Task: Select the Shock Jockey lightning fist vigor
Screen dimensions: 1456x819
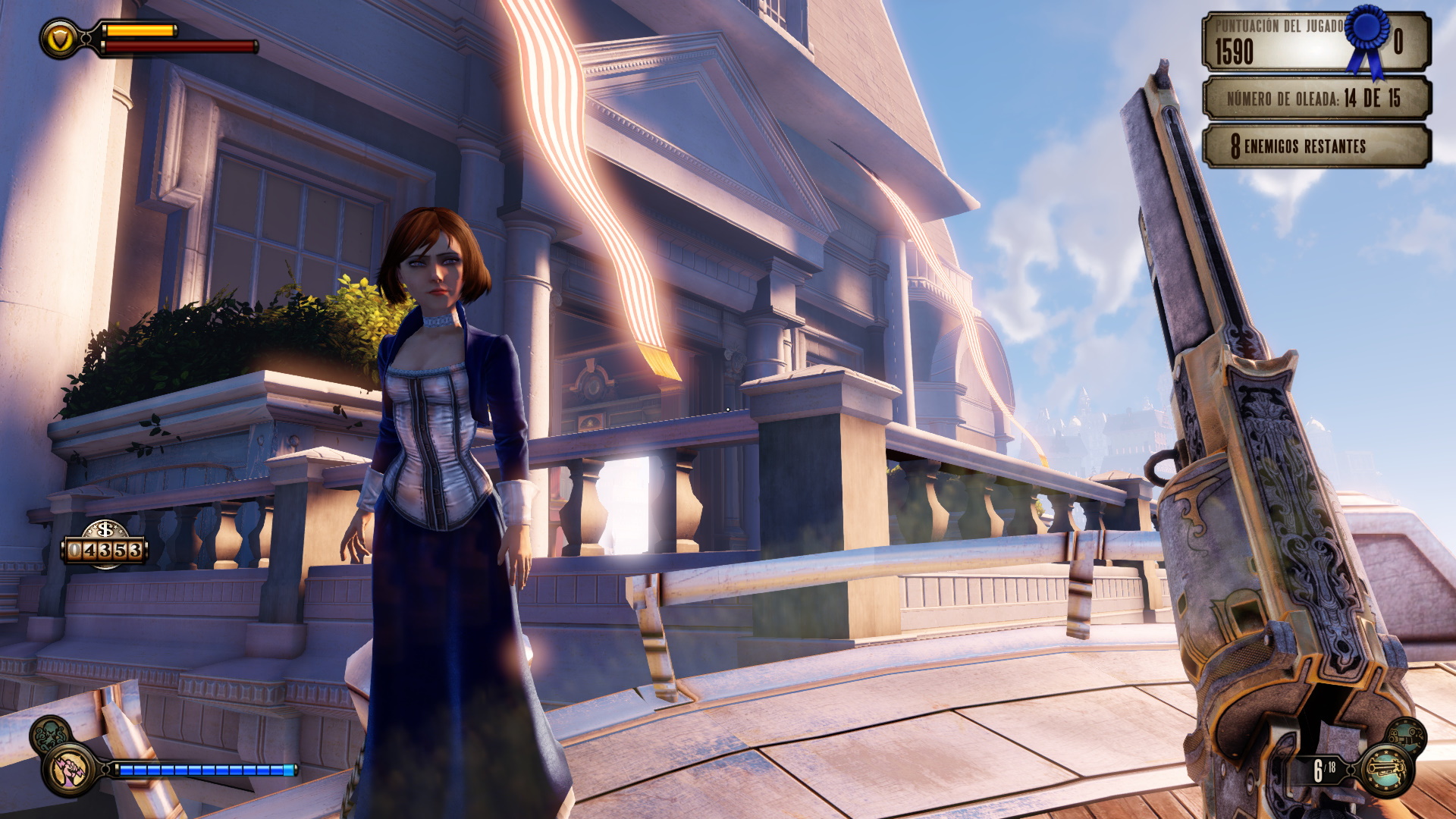Action: coord(71,769)
